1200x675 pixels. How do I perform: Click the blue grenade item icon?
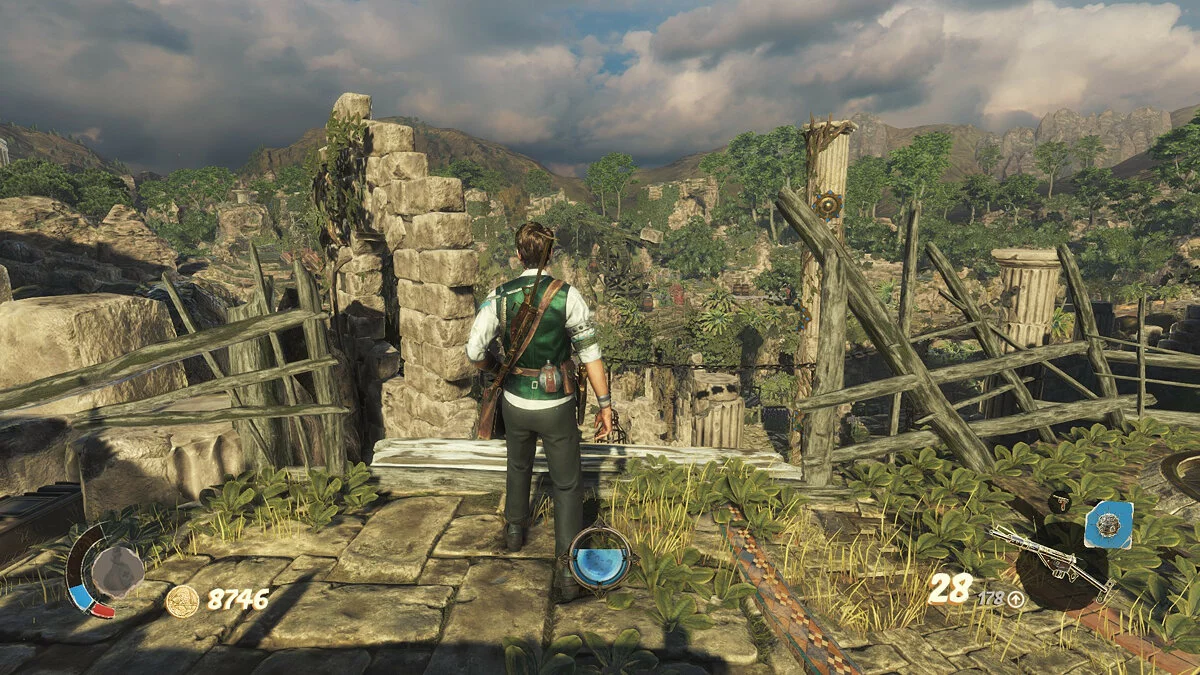1108,524
